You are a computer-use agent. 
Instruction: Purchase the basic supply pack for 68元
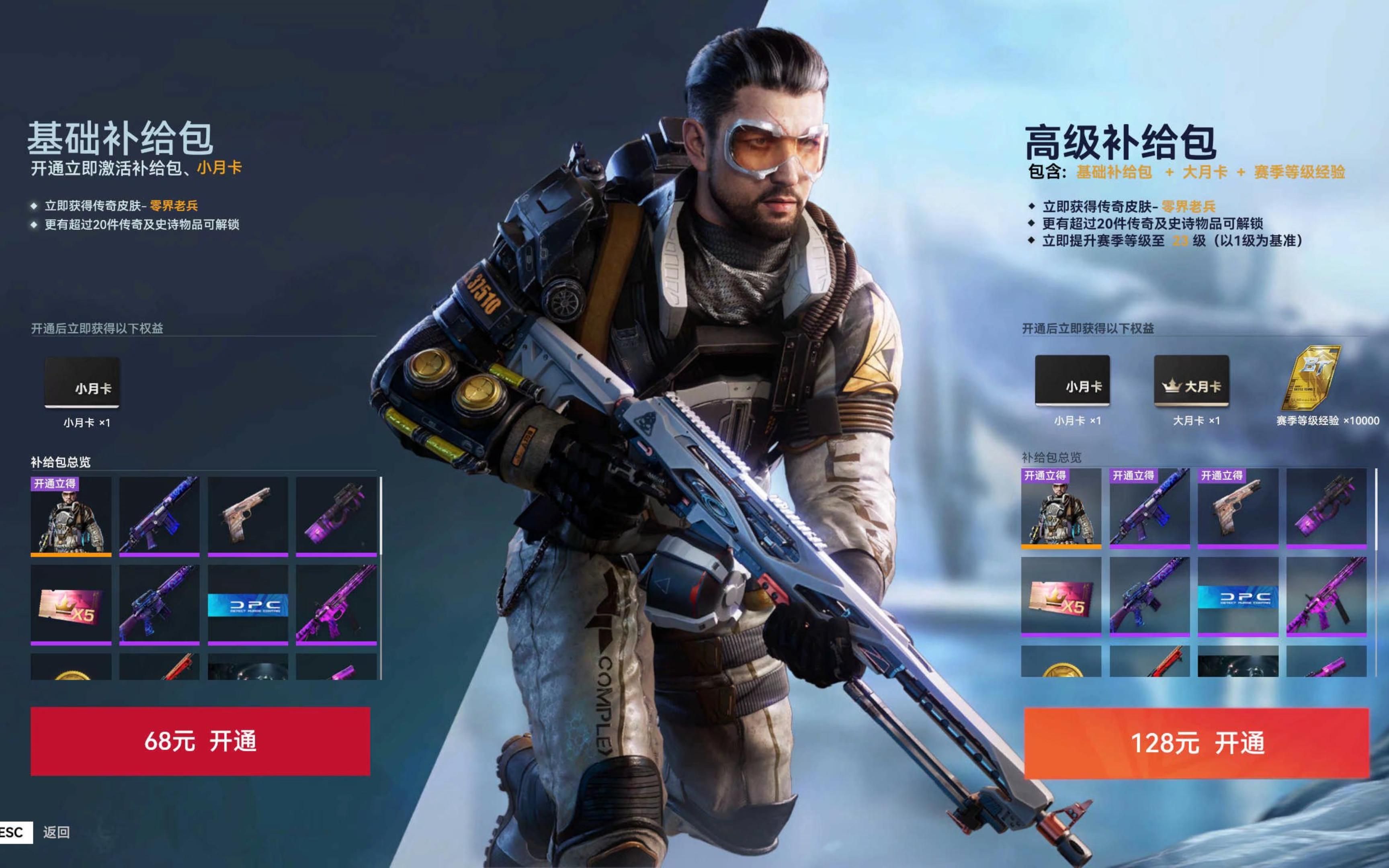pyautogui.click(x=200, y=741)
